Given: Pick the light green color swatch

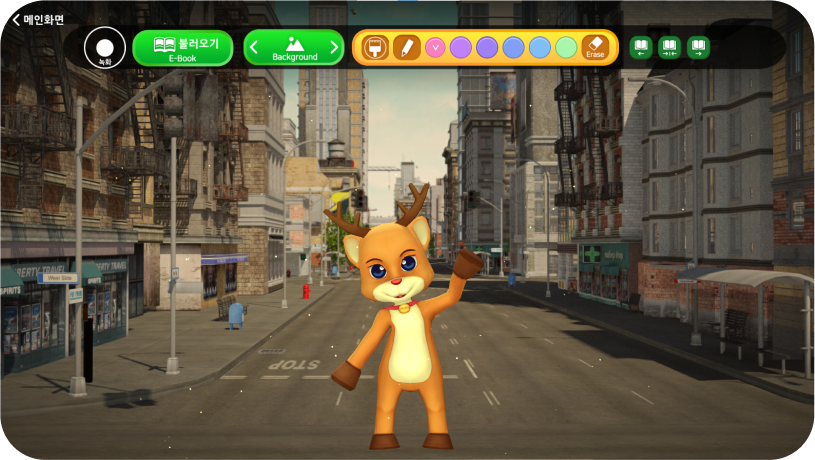Looking at the screenshot, I should coord(566,48).
